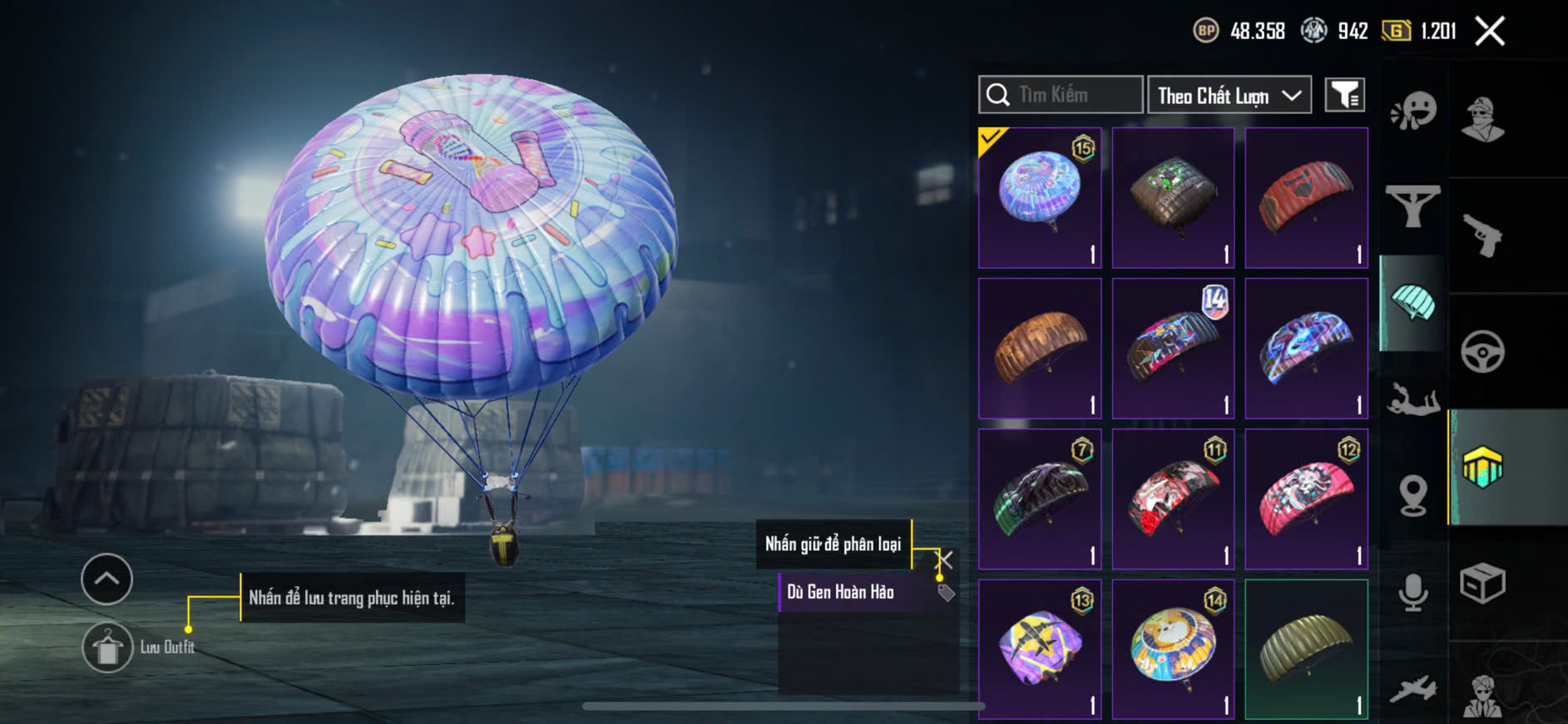1568x724 pixels.
Task: Dismiss the Nhấn giữ để phân loại tooltip
Action: pyautogui.click(x=945, y=558)
